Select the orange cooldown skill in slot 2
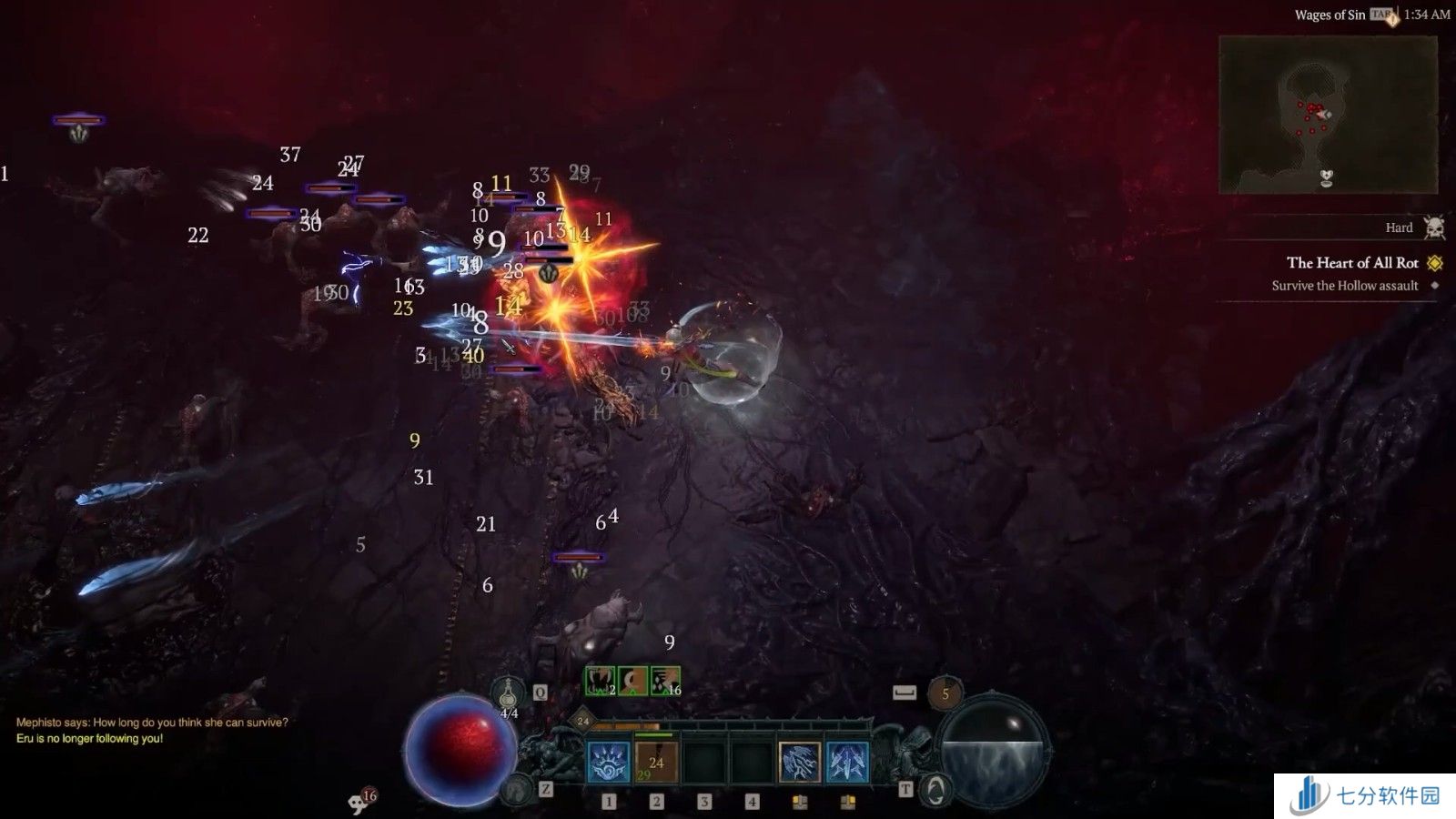 click(x=656, y=762)
